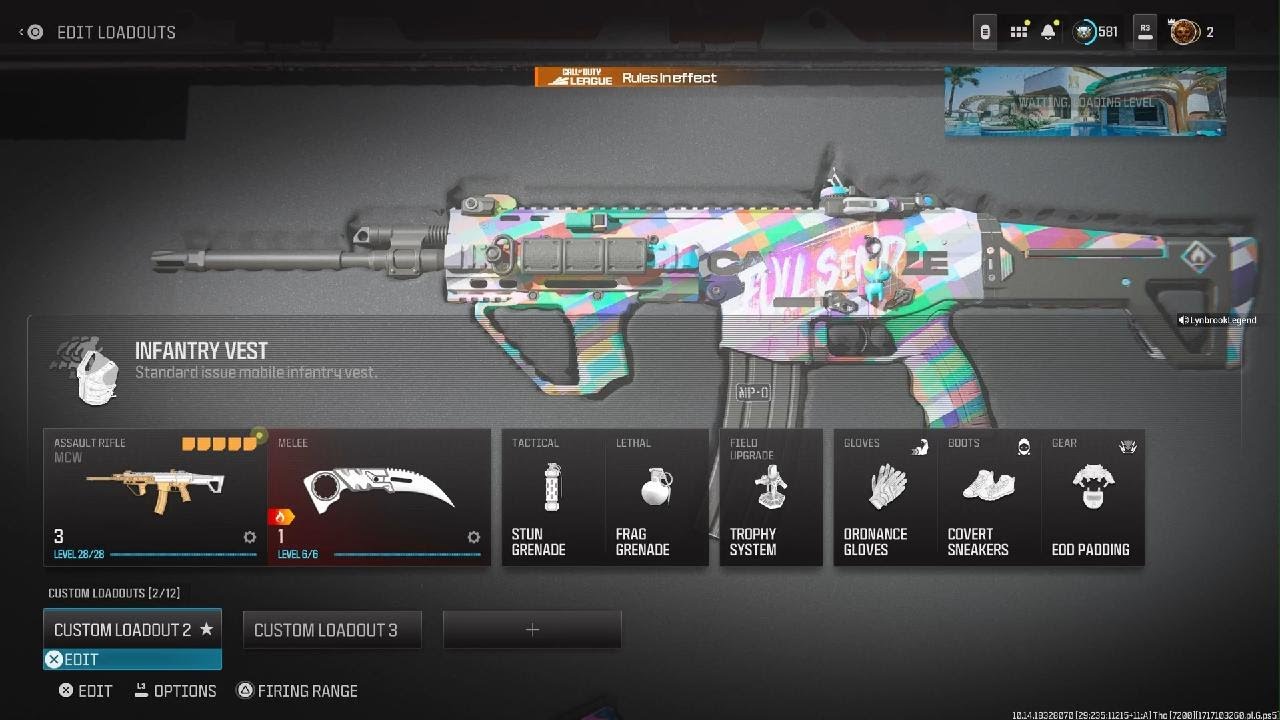
Task: Open the Trophy System field upgrade
Action: (x=771, y=497)
